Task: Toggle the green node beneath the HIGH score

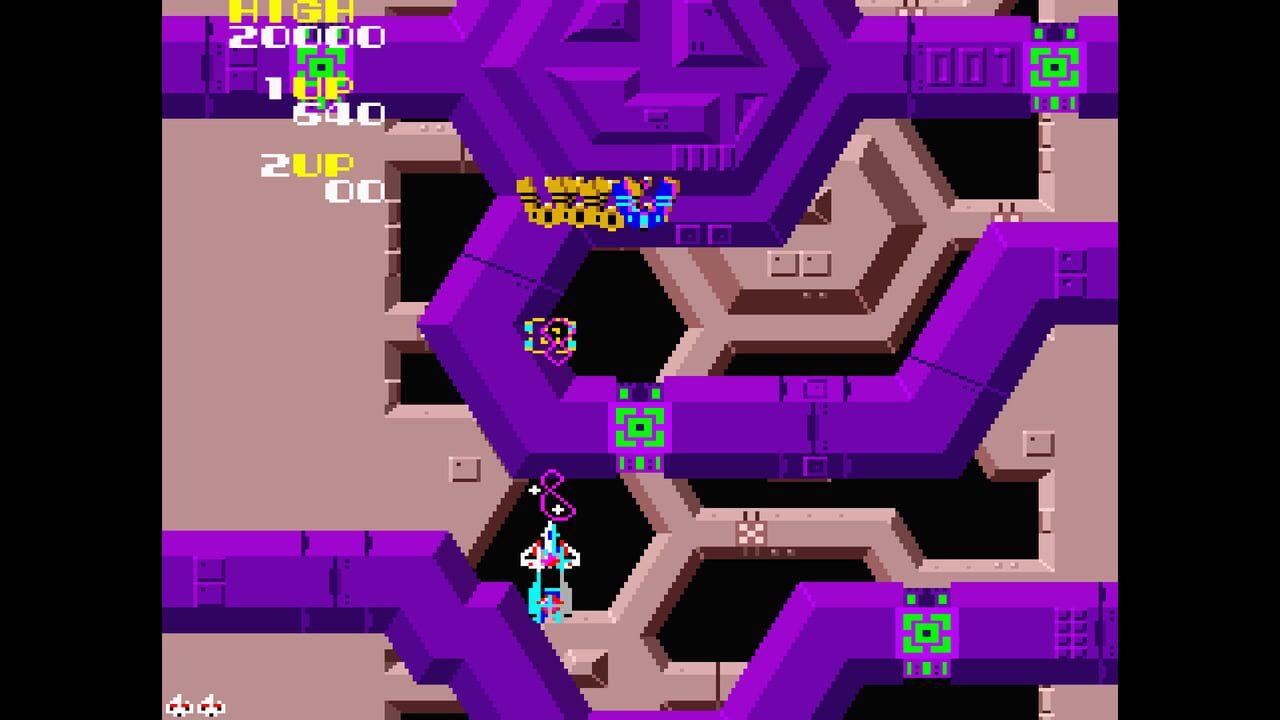Action: (x=318, y=66)
